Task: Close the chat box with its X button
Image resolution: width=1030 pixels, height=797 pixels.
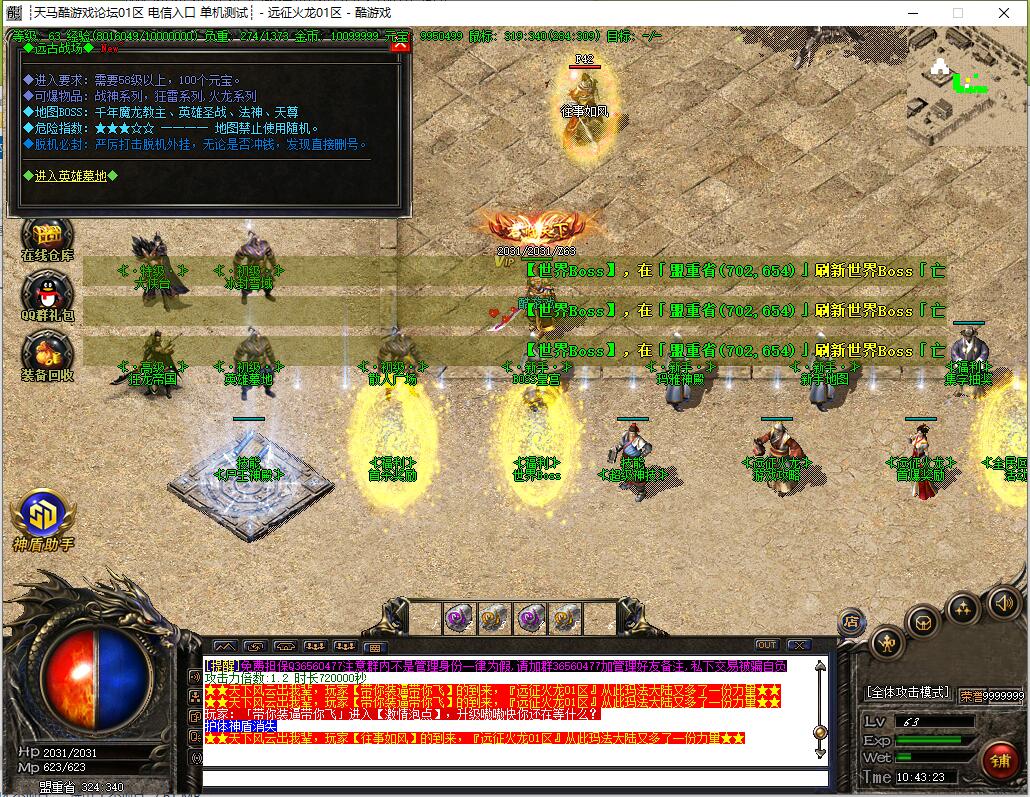Action: tap(797, 645)
